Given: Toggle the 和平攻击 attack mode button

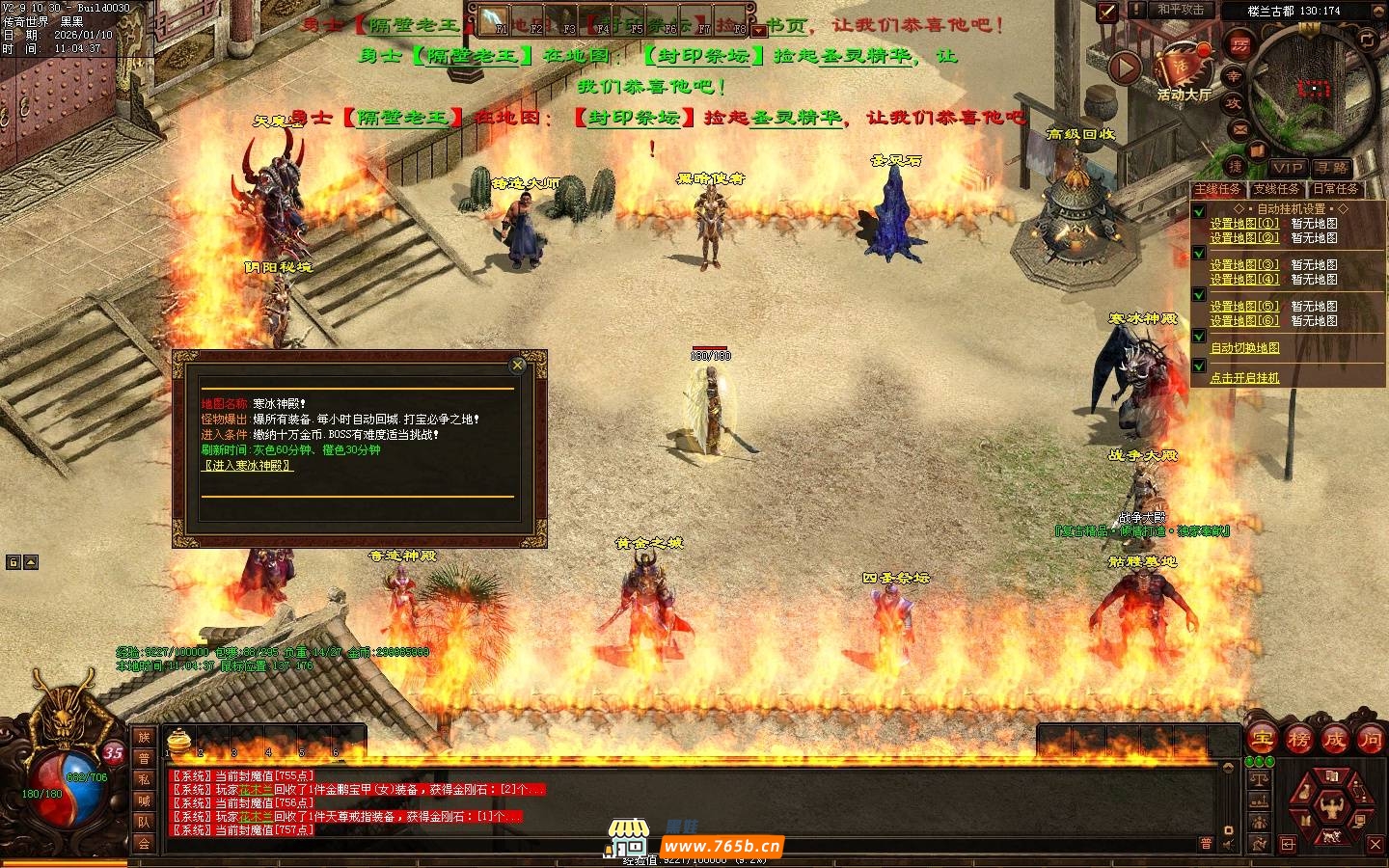Looking at the screenshot, I should [1181, 10].
